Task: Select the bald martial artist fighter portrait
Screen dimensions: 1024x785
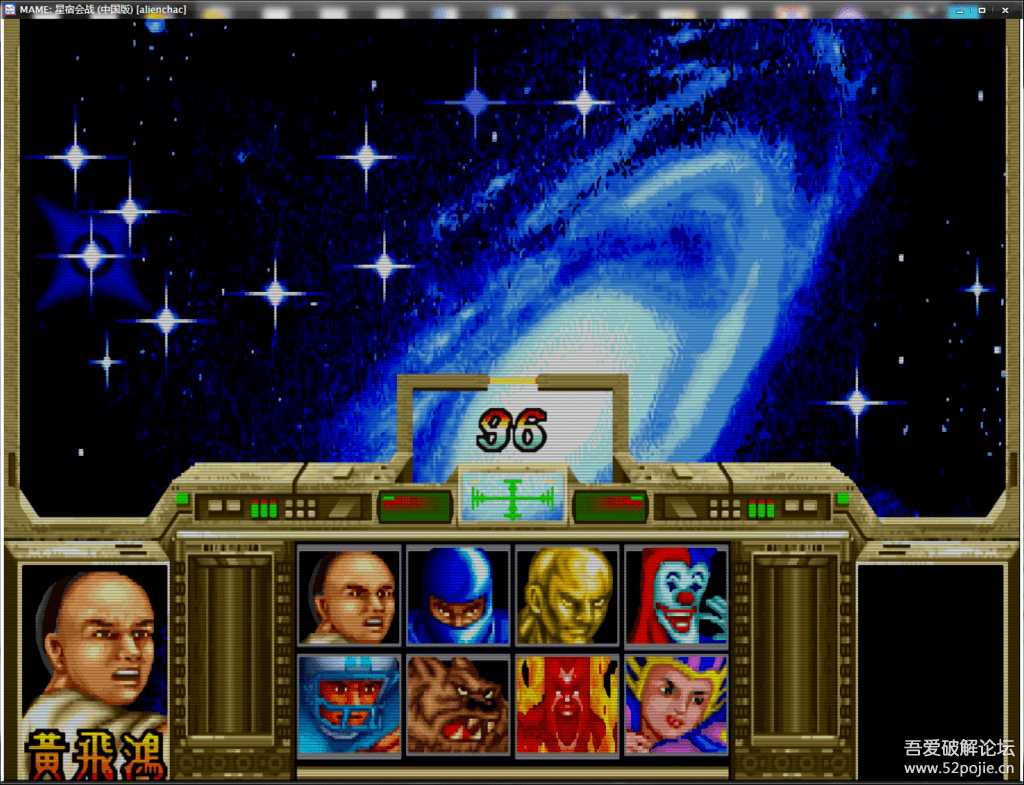Action: pyautogui.click(x=349, y=596)
